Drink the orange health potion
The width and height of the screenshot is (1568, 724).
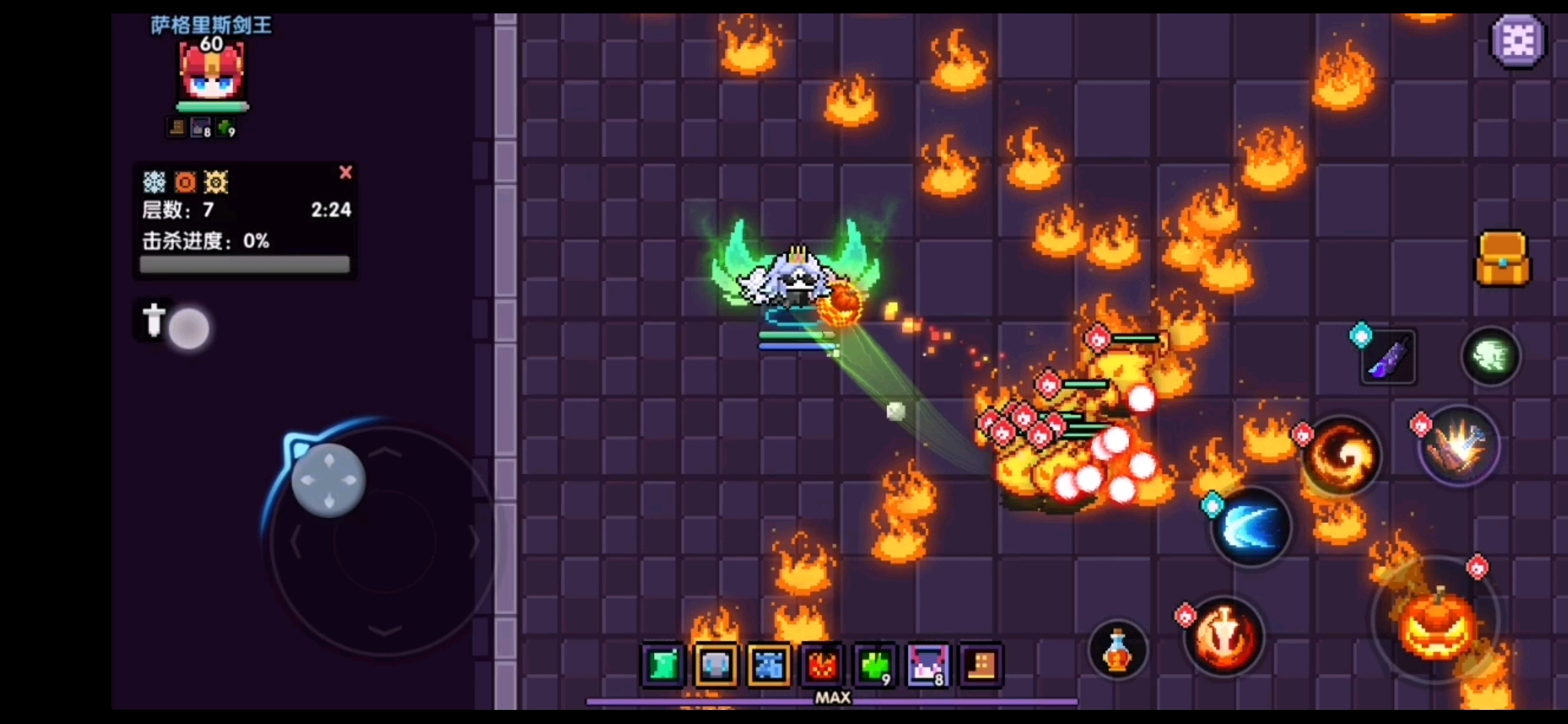tap(1117, 649)
